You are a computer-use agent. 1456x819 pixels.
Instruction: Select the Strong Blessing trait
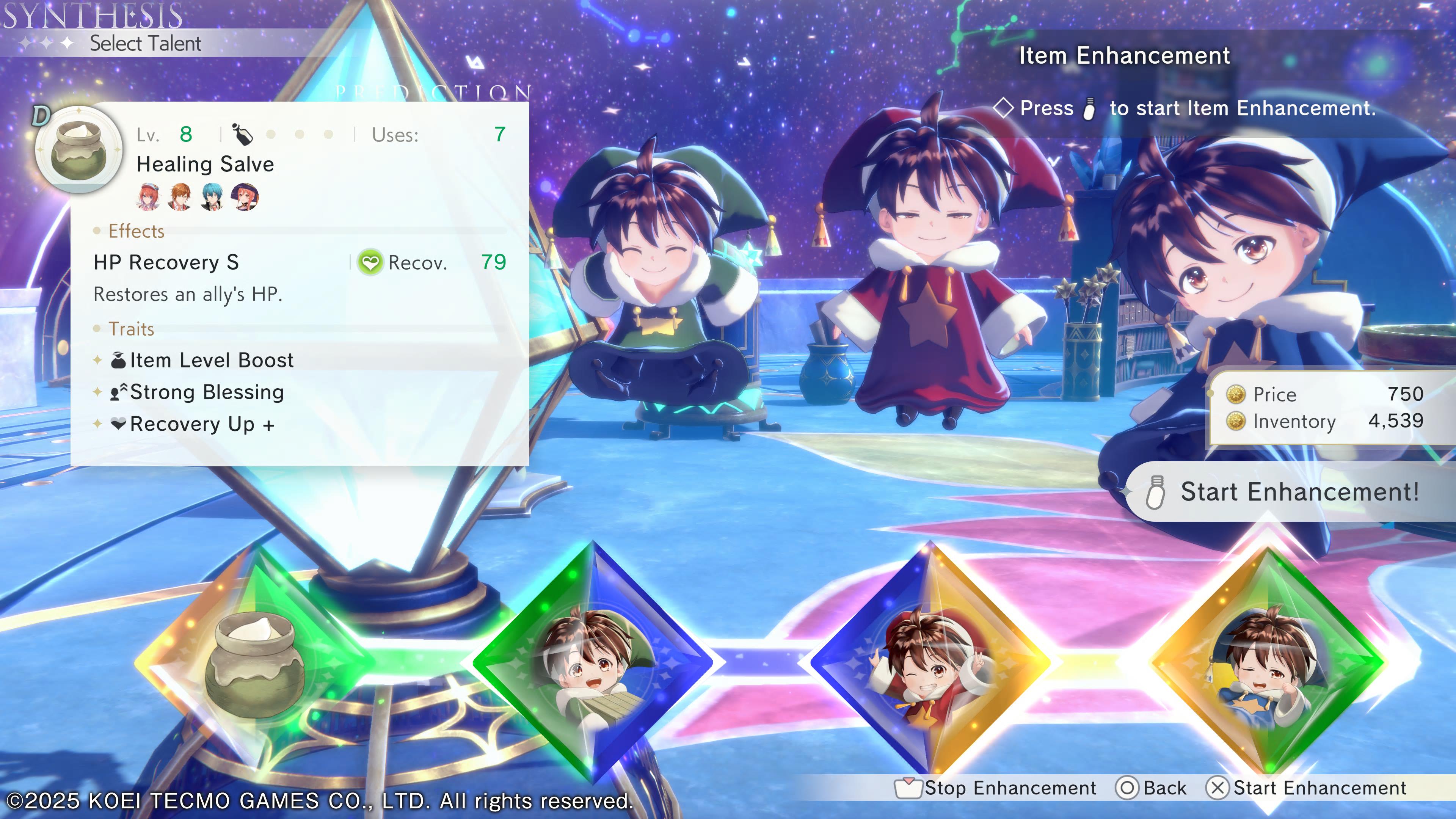[206, 392]
